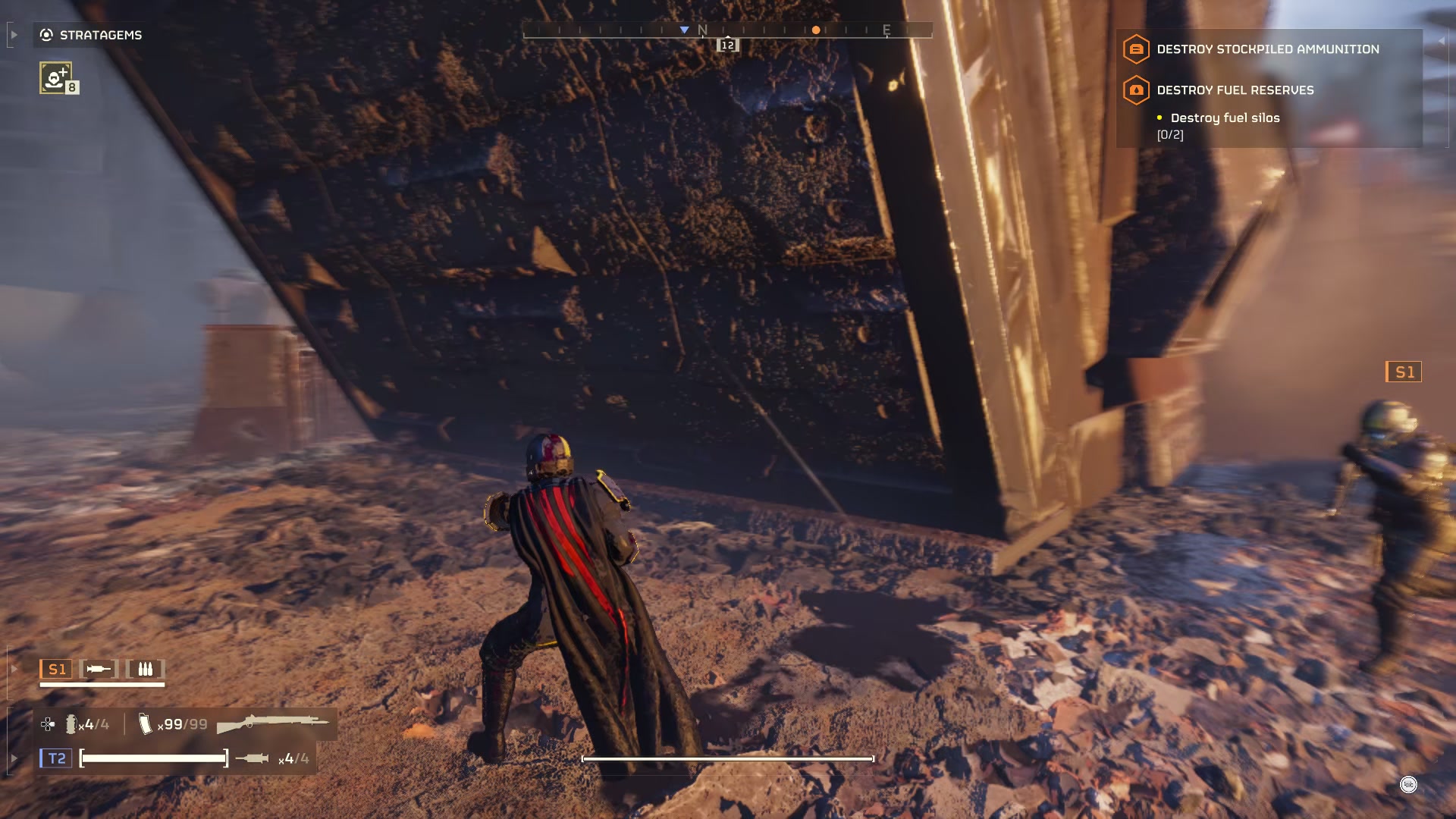Select the Reinforce stratagem icon

[x=56, y=78]
